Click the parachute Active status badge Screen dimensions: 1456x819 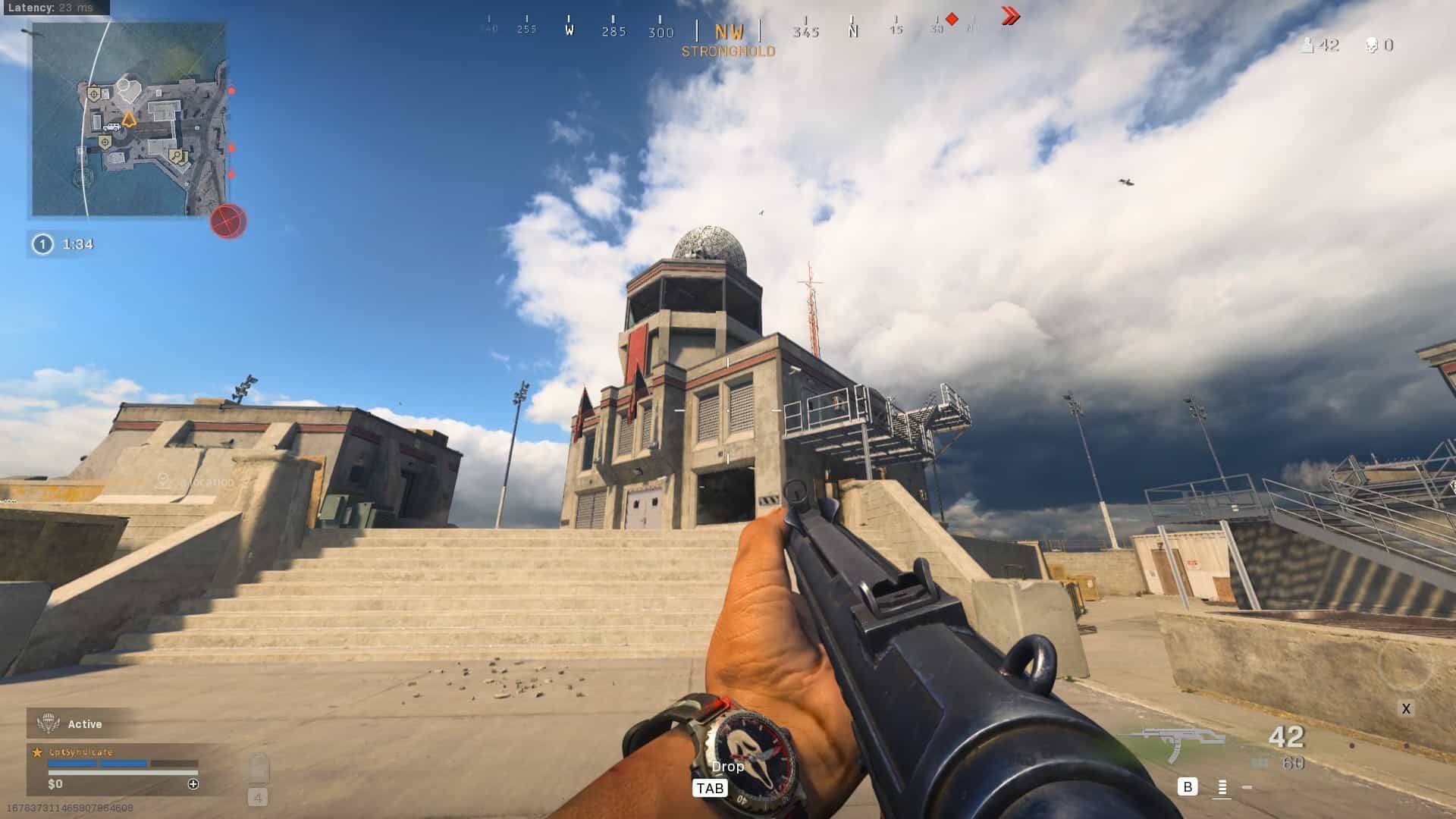pos(50,723)
